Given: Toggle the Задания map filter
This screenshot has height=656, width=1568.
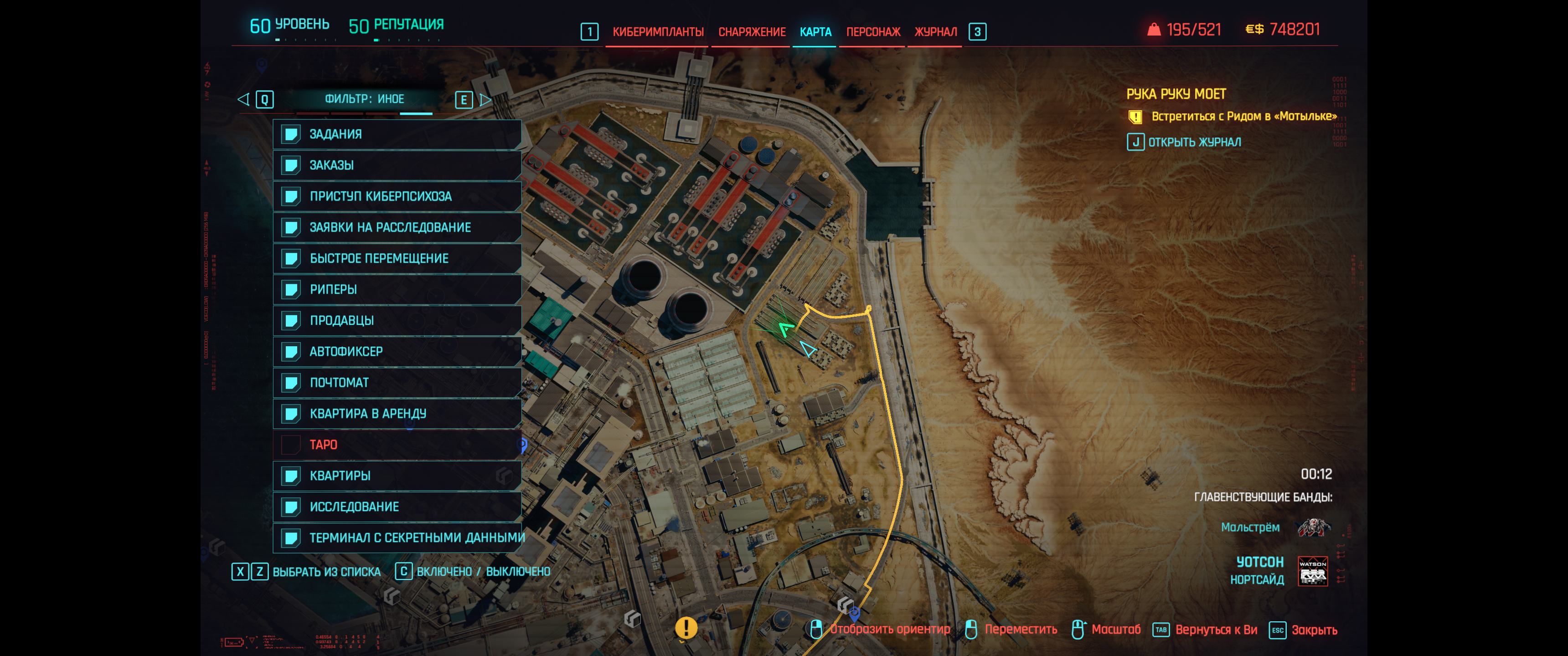Looking at the screenshot, I should pyautogui.click(x=397, y=134).
